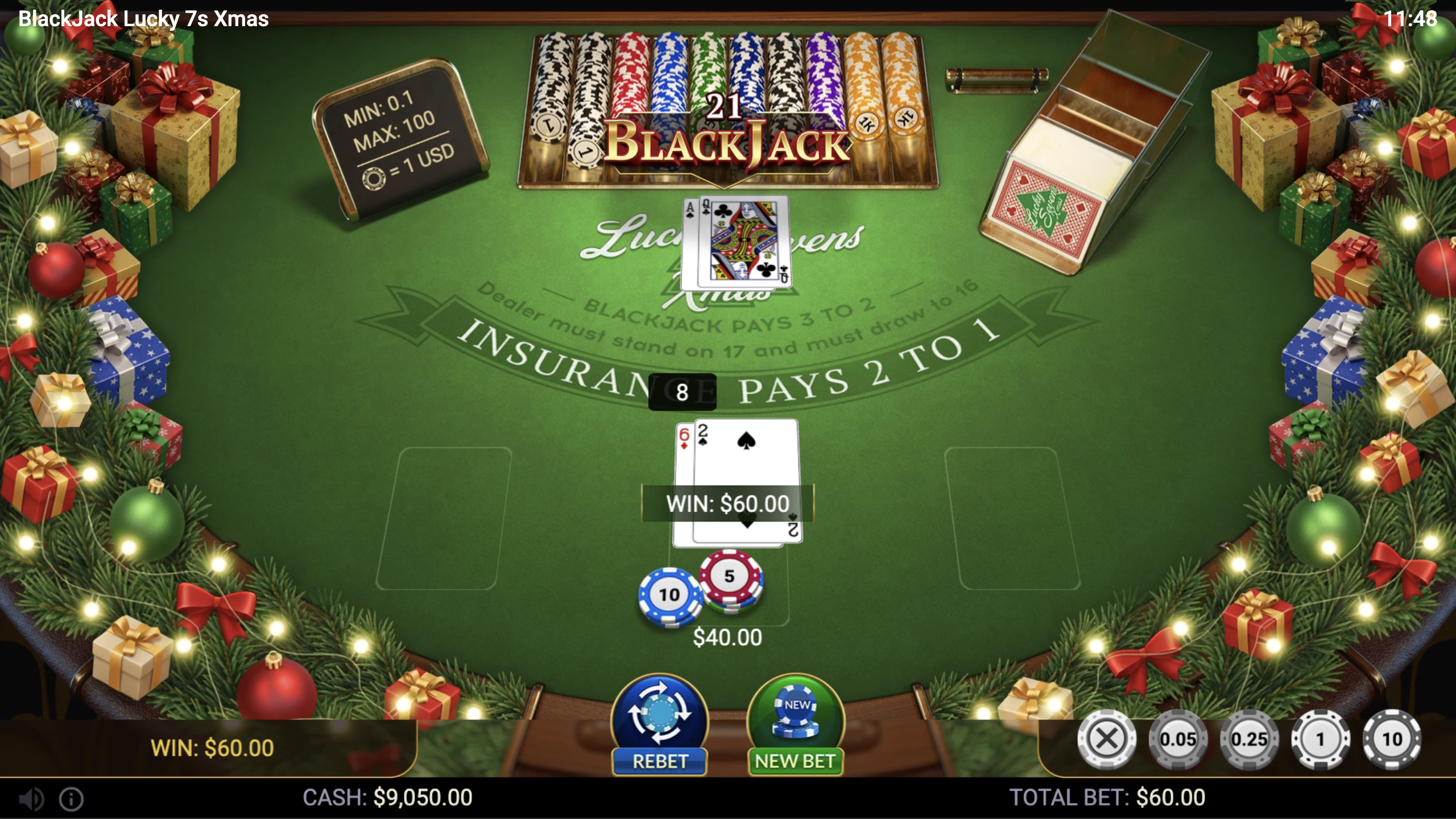Toggle the sound speaker icon
The width and height of the screenshot is (1456, 819).
pyautogui.click(x=31, y=799)
